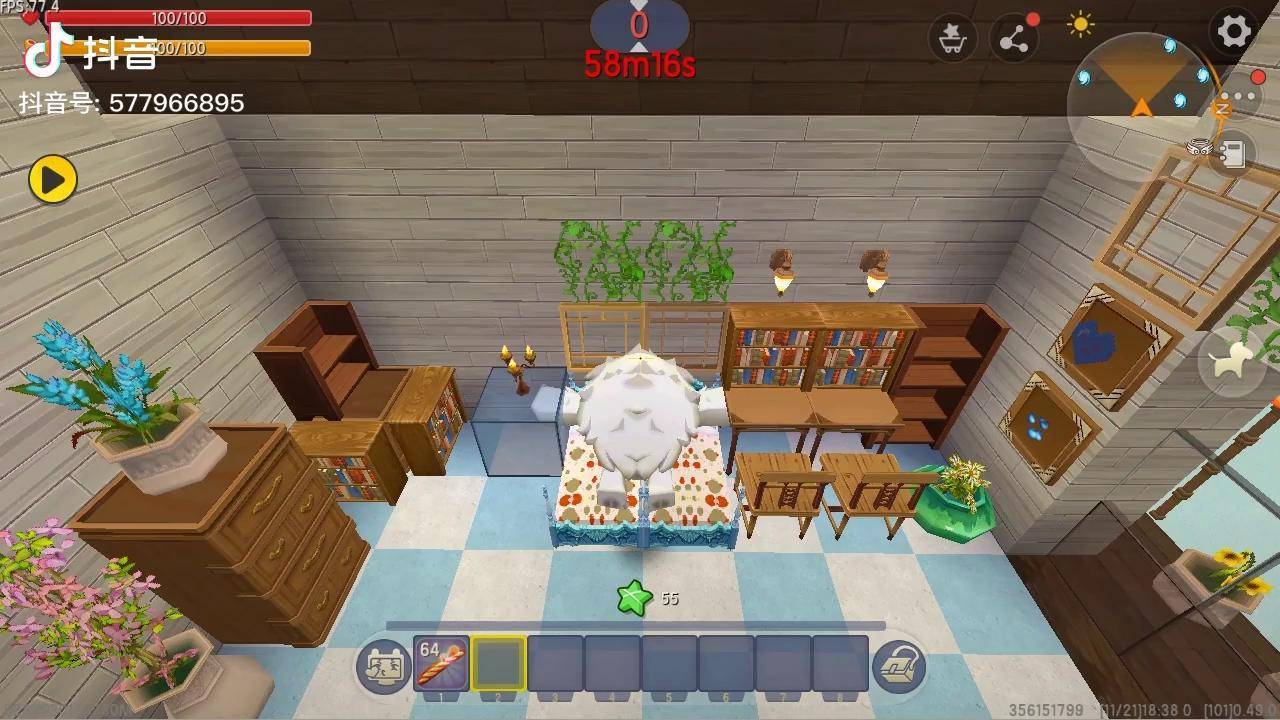
Task: Select the yellow-highlighted empty hotbar slot
Action: (498, 663)
